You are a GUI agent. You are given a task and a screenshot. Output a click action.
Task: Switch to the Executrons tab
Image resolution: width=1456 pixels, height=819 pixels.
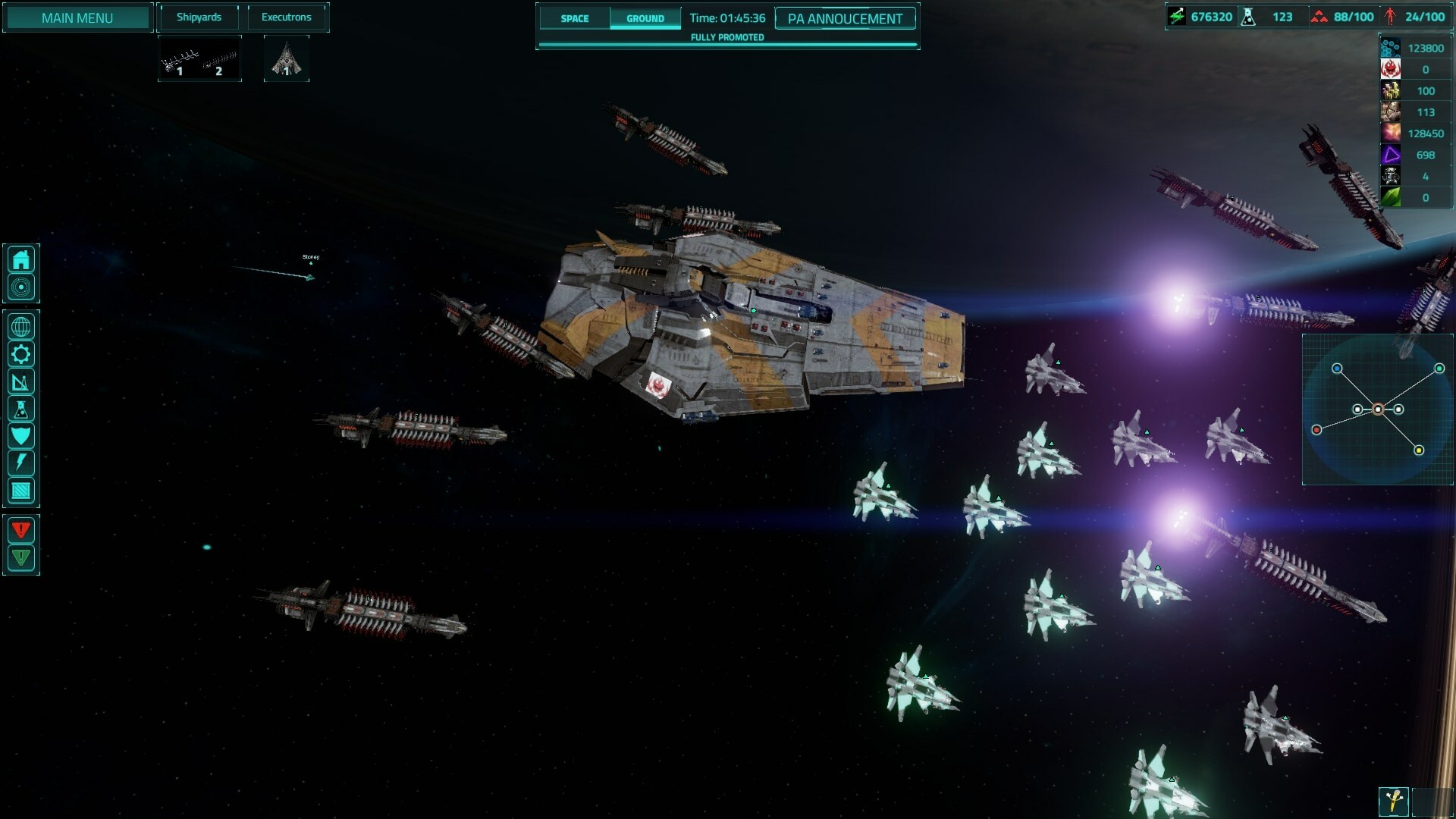tap(287, 16)
